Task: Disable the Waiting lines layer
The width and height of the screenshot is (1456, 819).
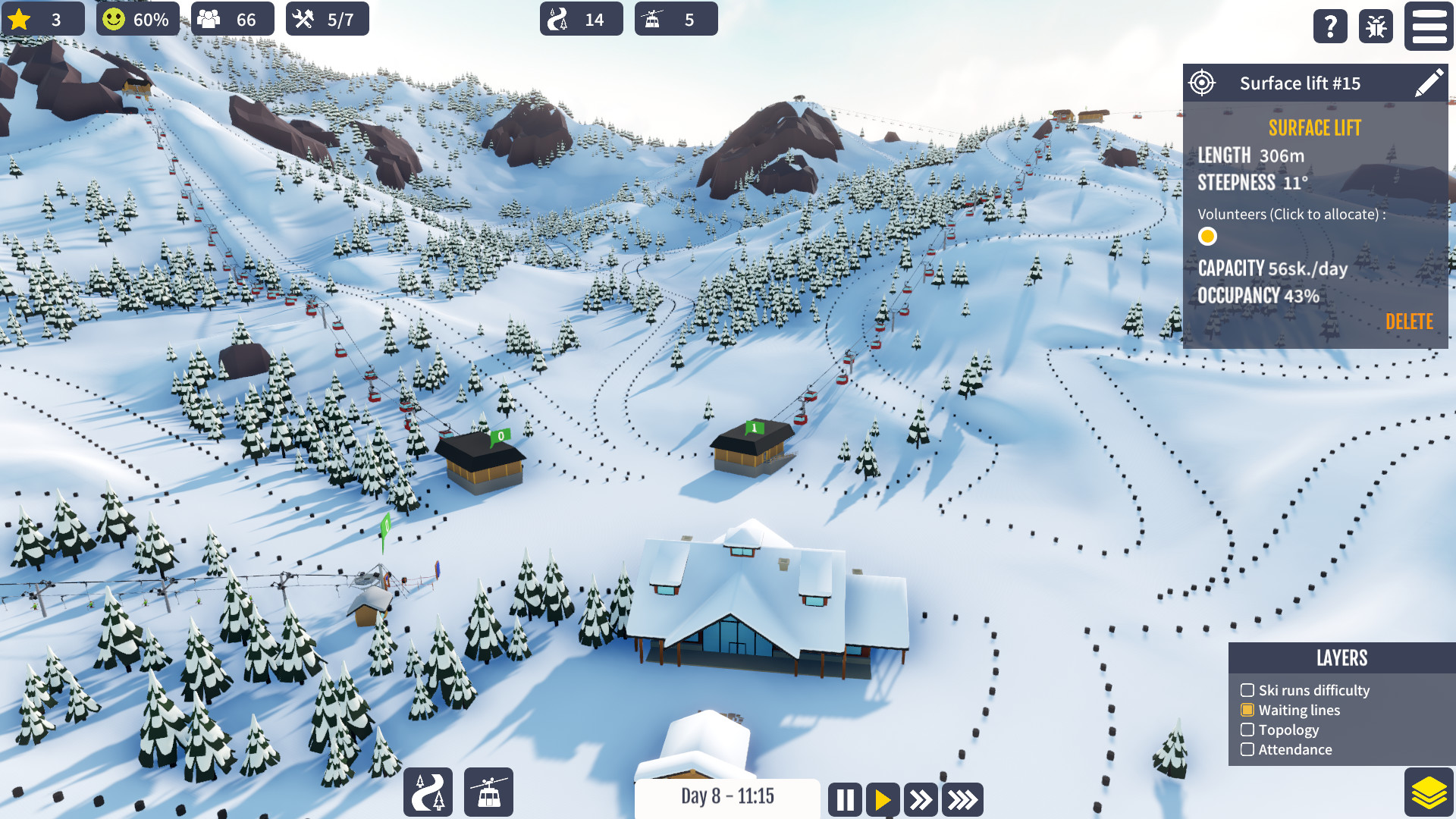Action: 1248,710
